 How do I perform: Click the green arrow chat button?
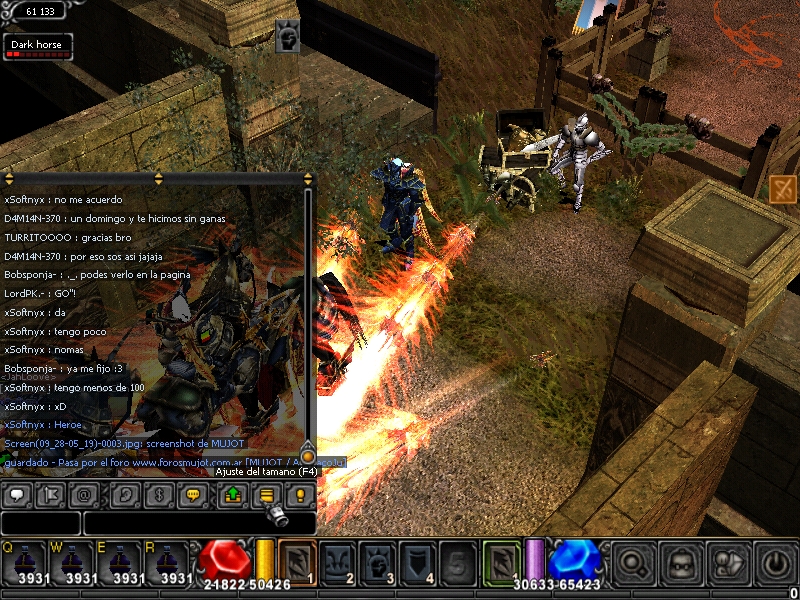231,495
